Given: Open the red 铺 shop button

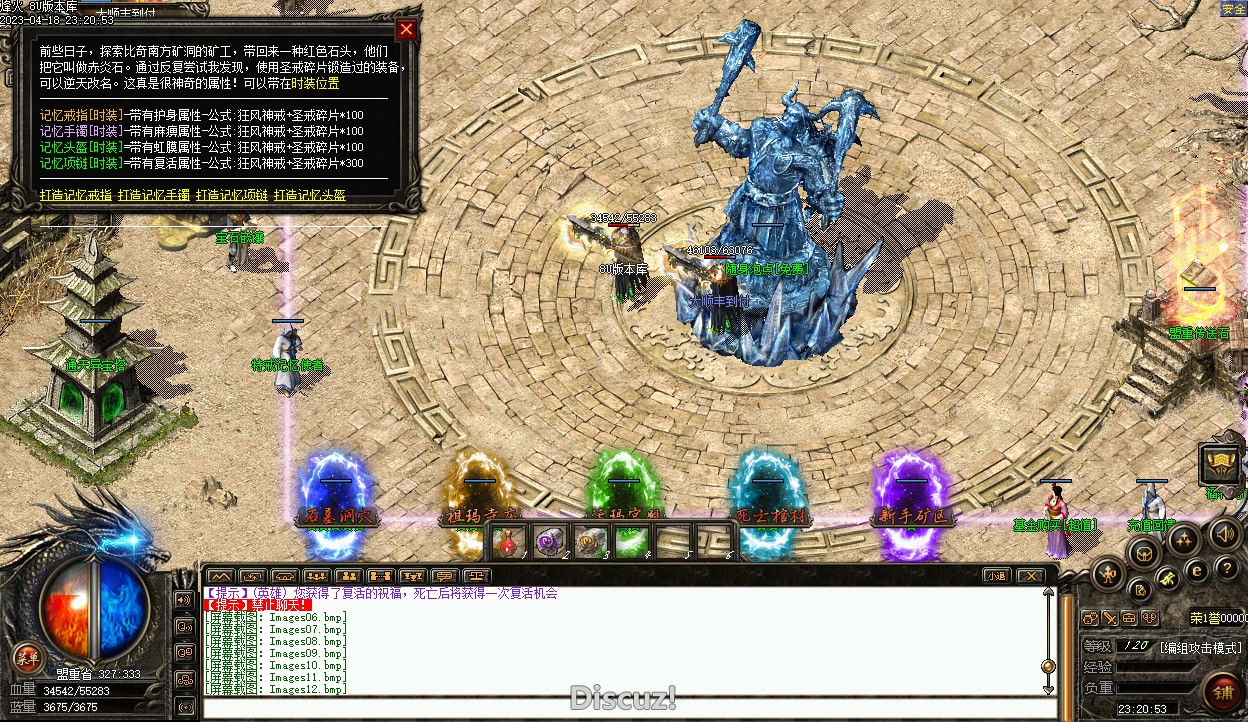Looking at the screenshot, I should point(1222,691).
